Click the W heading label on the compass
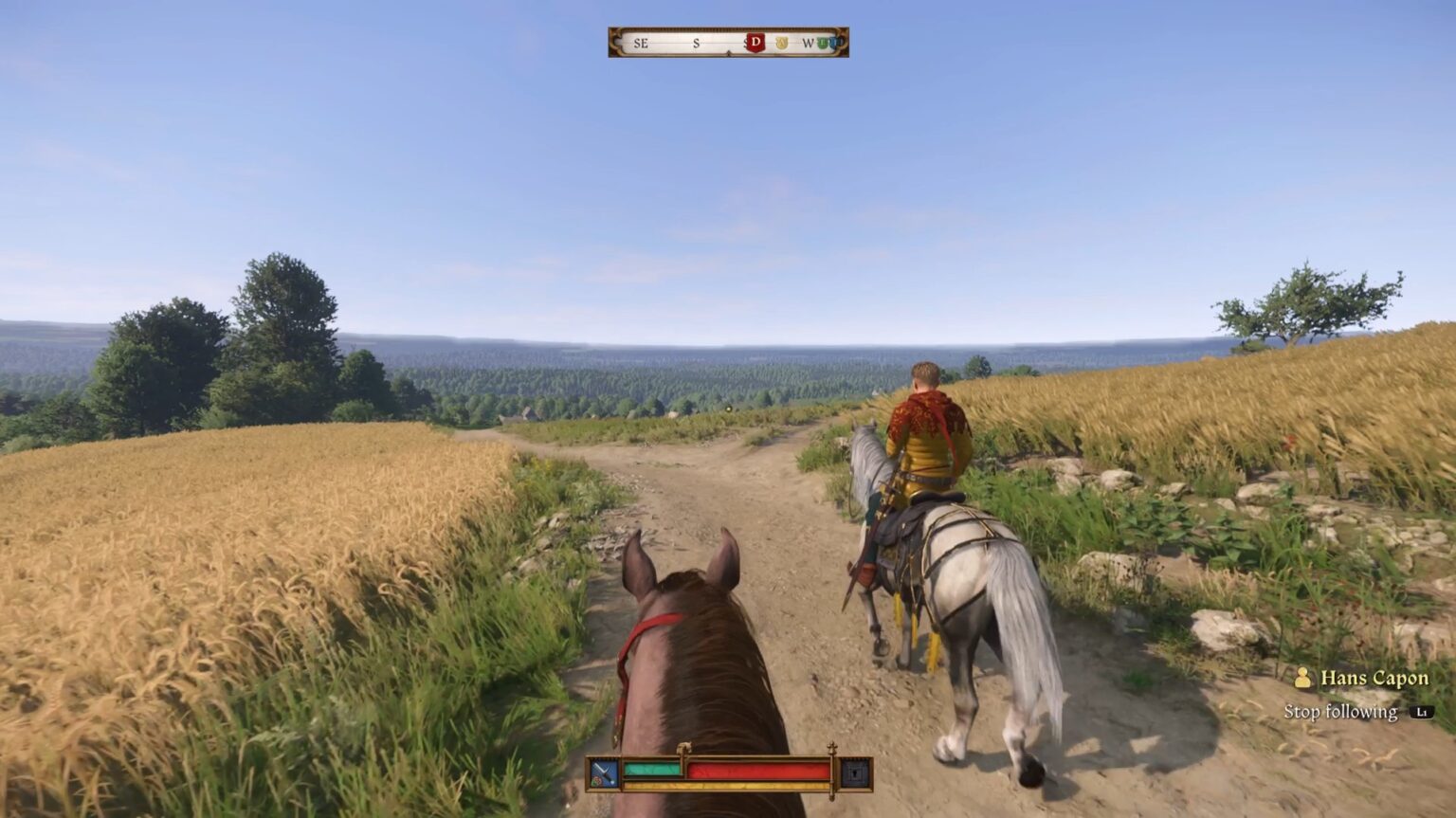1456x818 pixels. [807, 43]
